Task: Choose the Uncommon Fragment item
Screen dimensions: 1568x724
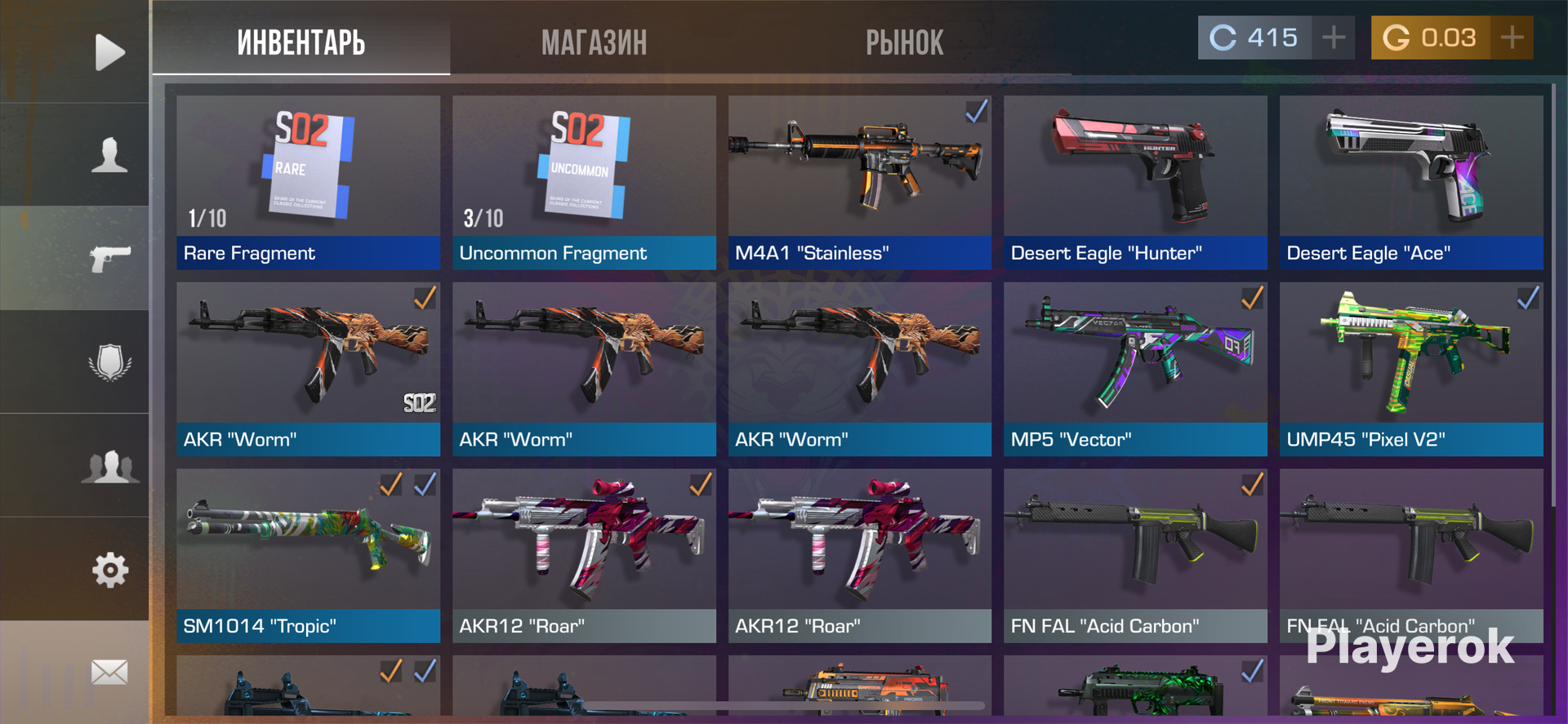Action: tap(584, 182)
